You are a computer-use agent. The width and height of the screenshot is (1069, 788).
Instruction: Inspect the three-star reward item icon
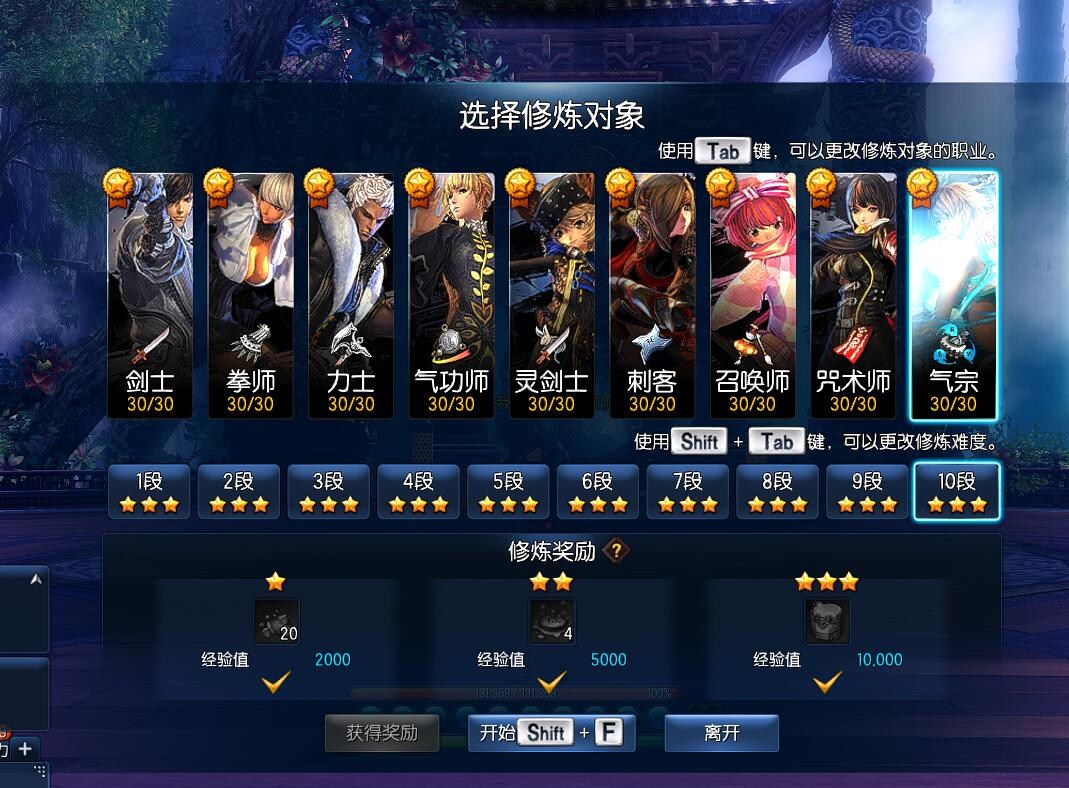pos(827,621)
